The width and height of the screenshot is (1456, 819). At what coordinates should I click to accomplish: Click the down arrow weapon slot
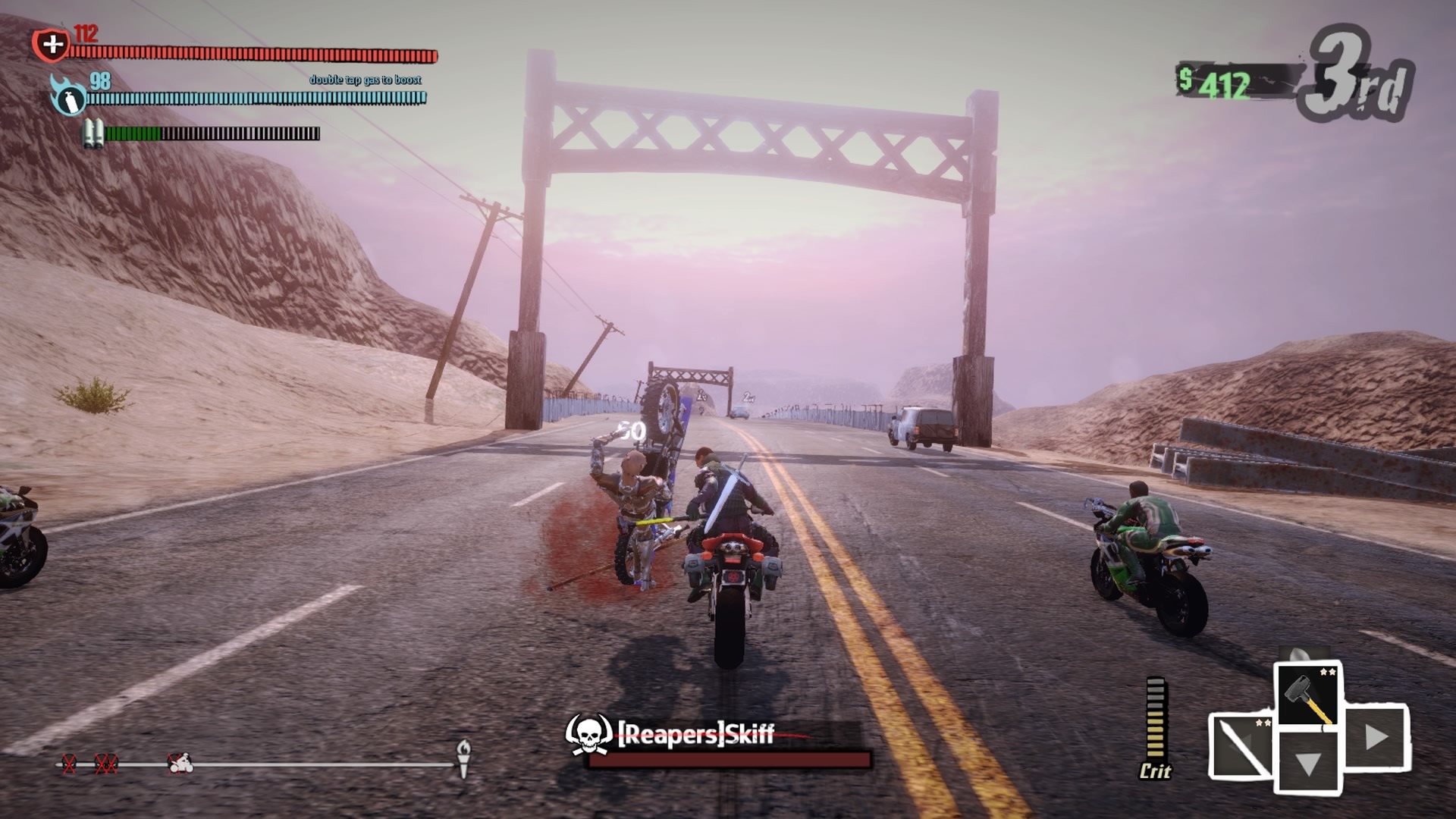1308,762
